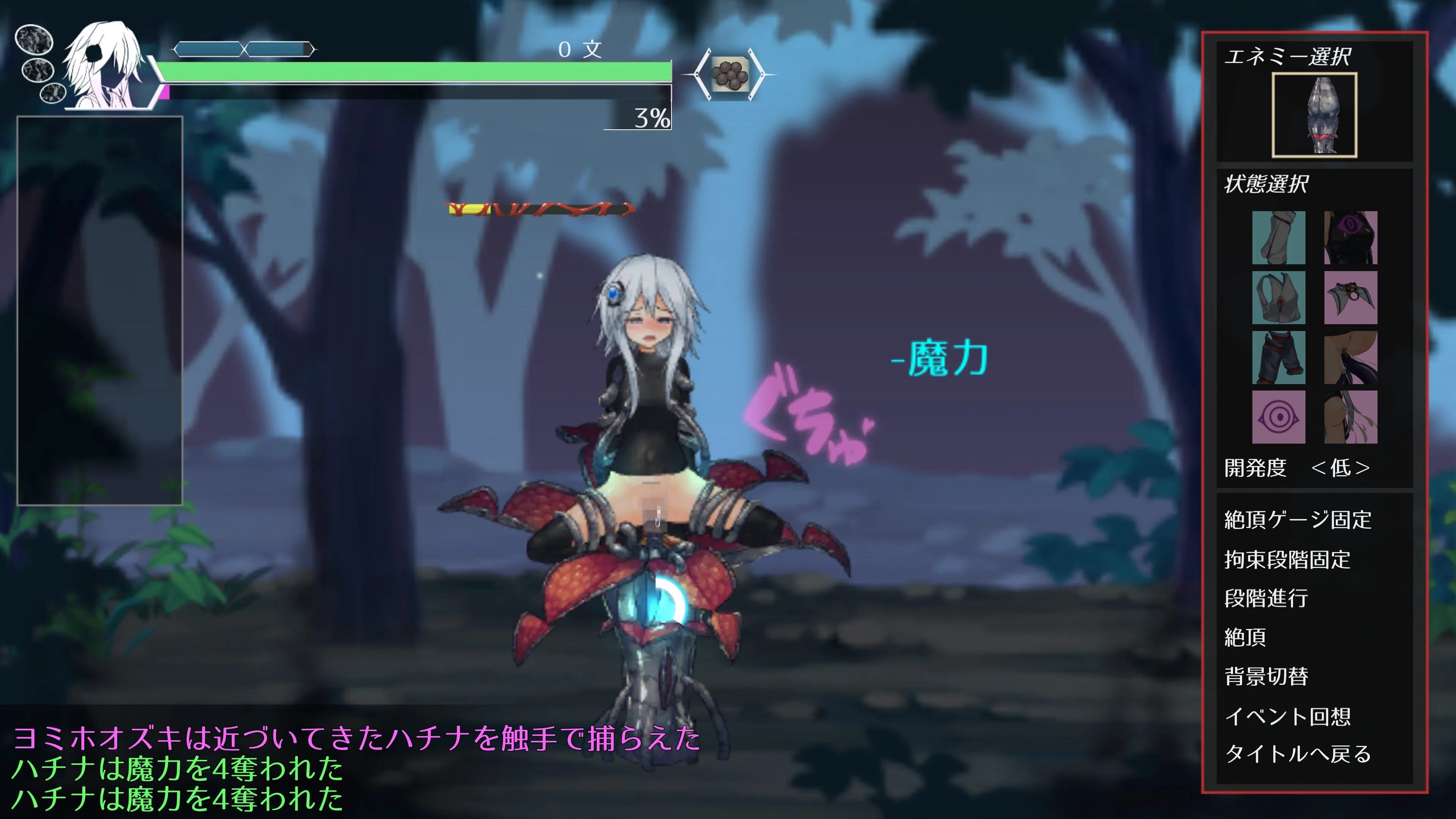The width and height of the screenshot is (1456, 819).
Task: Open イベント回想 event recall
Action: [1287, 716]
